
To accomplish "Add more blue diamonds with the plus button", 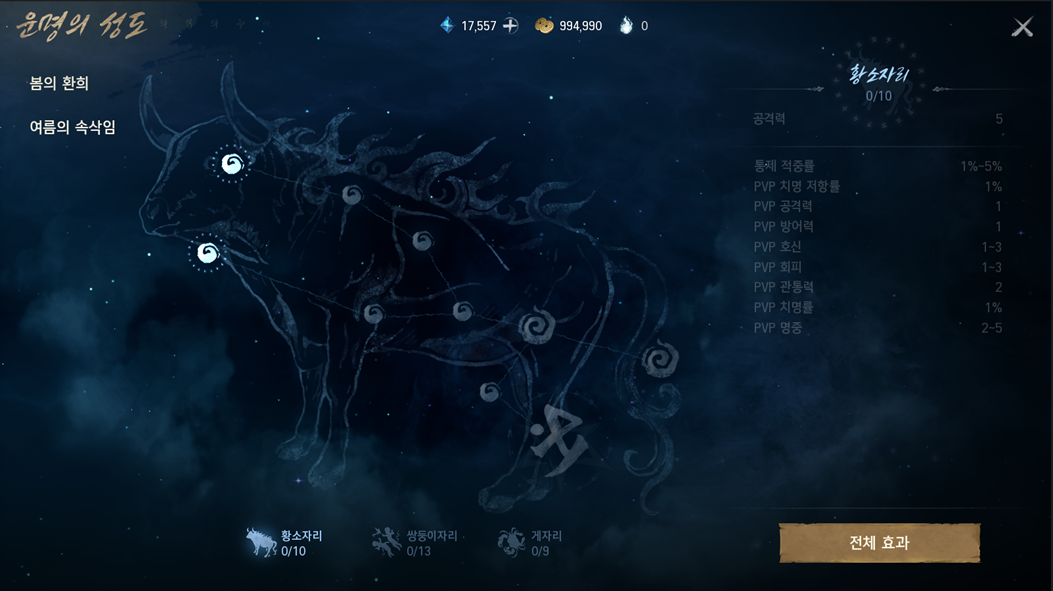I will pos(510,26).
